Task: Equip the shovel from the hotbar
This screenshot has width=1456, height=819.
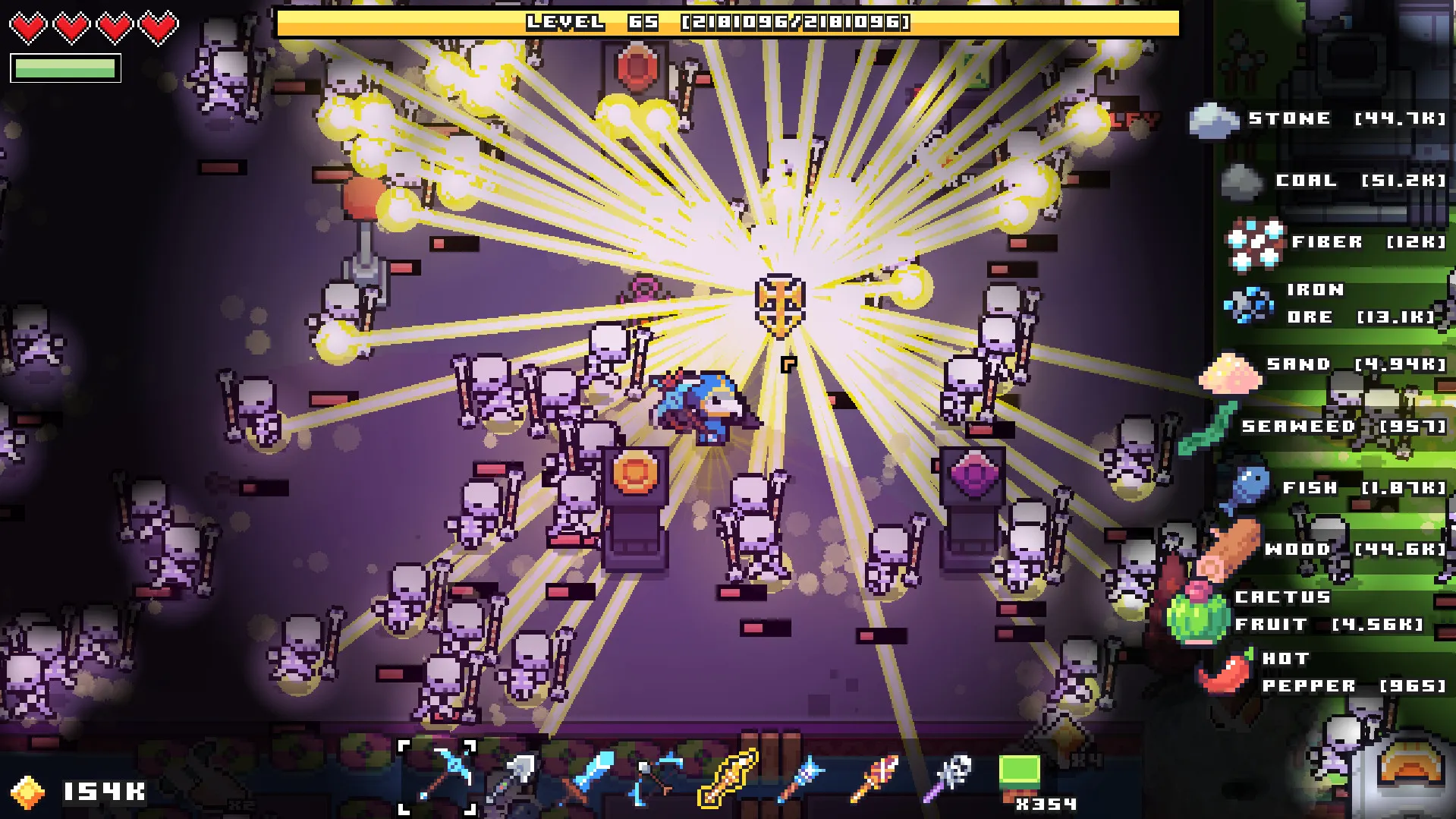Action: (x=511, y=779)
